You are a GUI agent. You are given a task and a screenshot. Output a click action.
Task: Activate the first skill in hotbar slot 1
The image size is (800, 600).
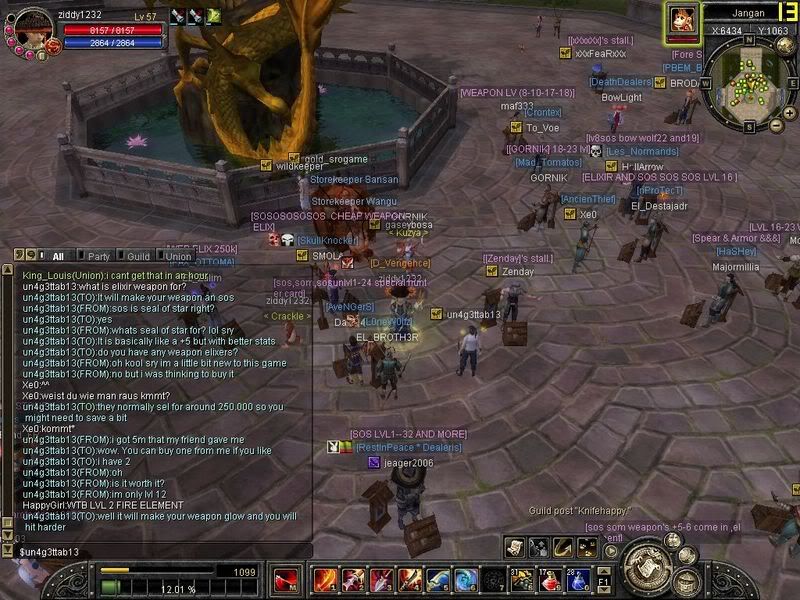point(325,579)
